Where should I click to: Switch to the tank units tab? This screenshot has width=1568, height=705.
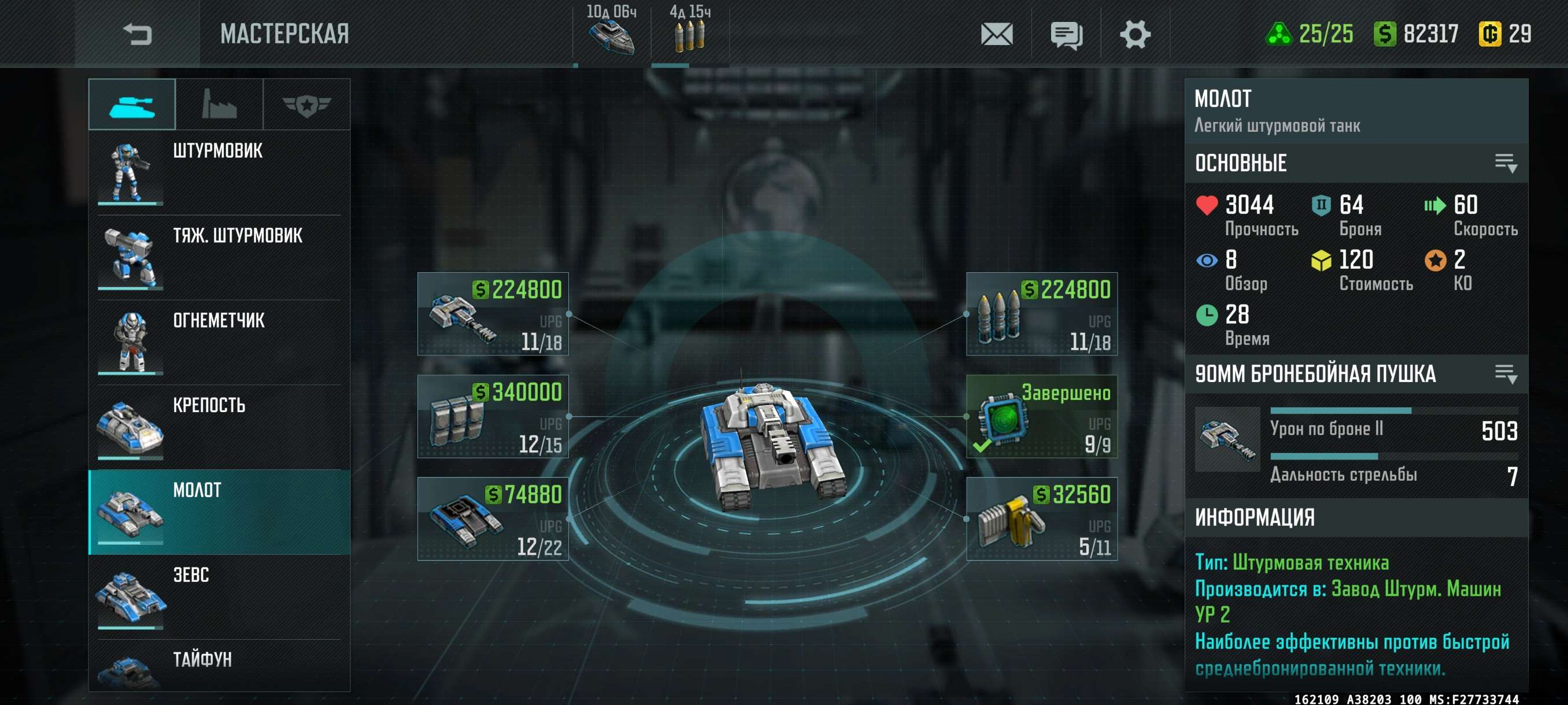(132, 105)
